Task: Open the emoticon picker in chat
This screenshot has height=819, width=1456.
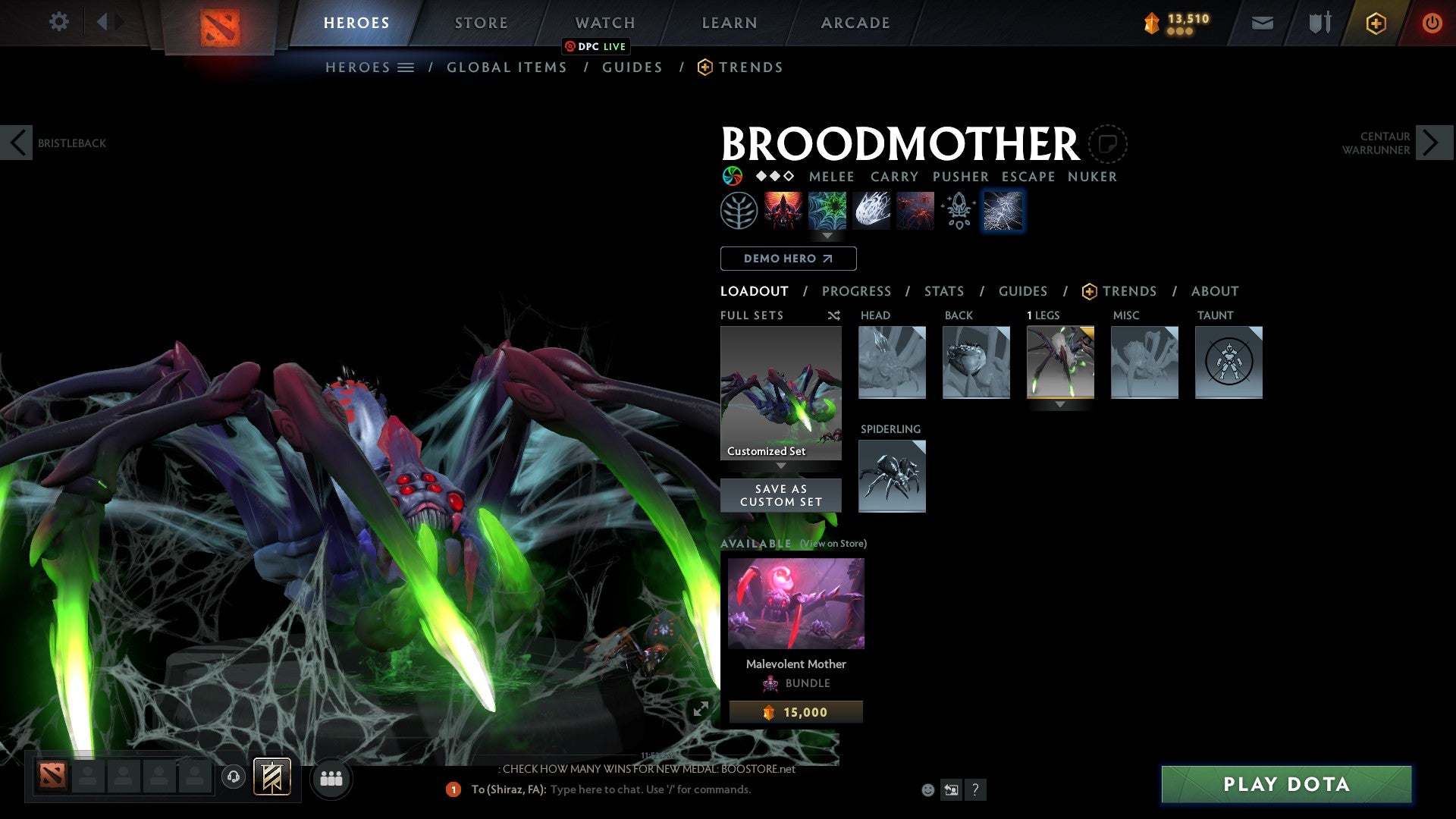Action: [926, 790]
